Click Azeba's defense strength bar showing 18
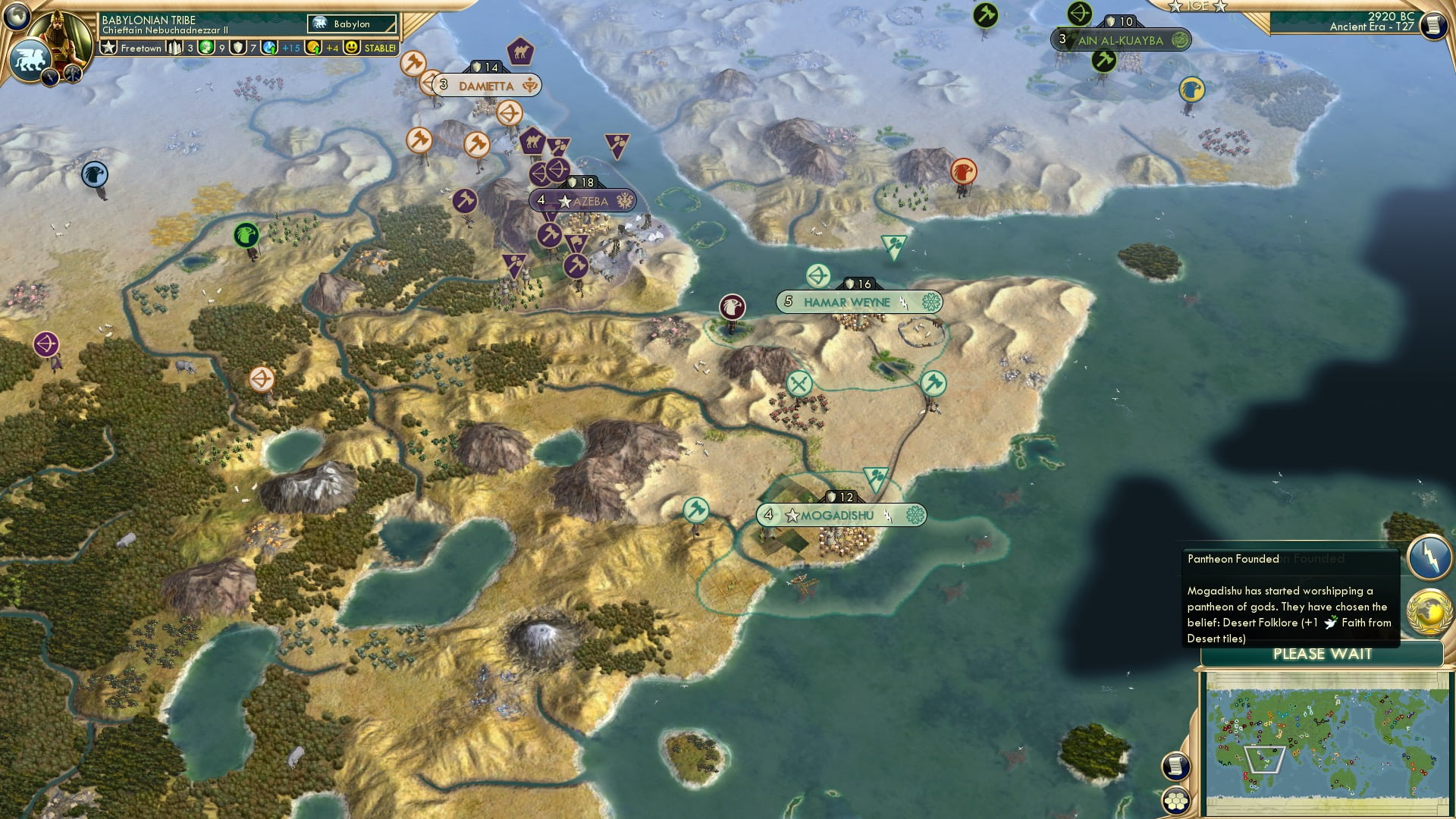Image resolution: width=1456 pixels, height=819 pixels. tap(580, 182)
